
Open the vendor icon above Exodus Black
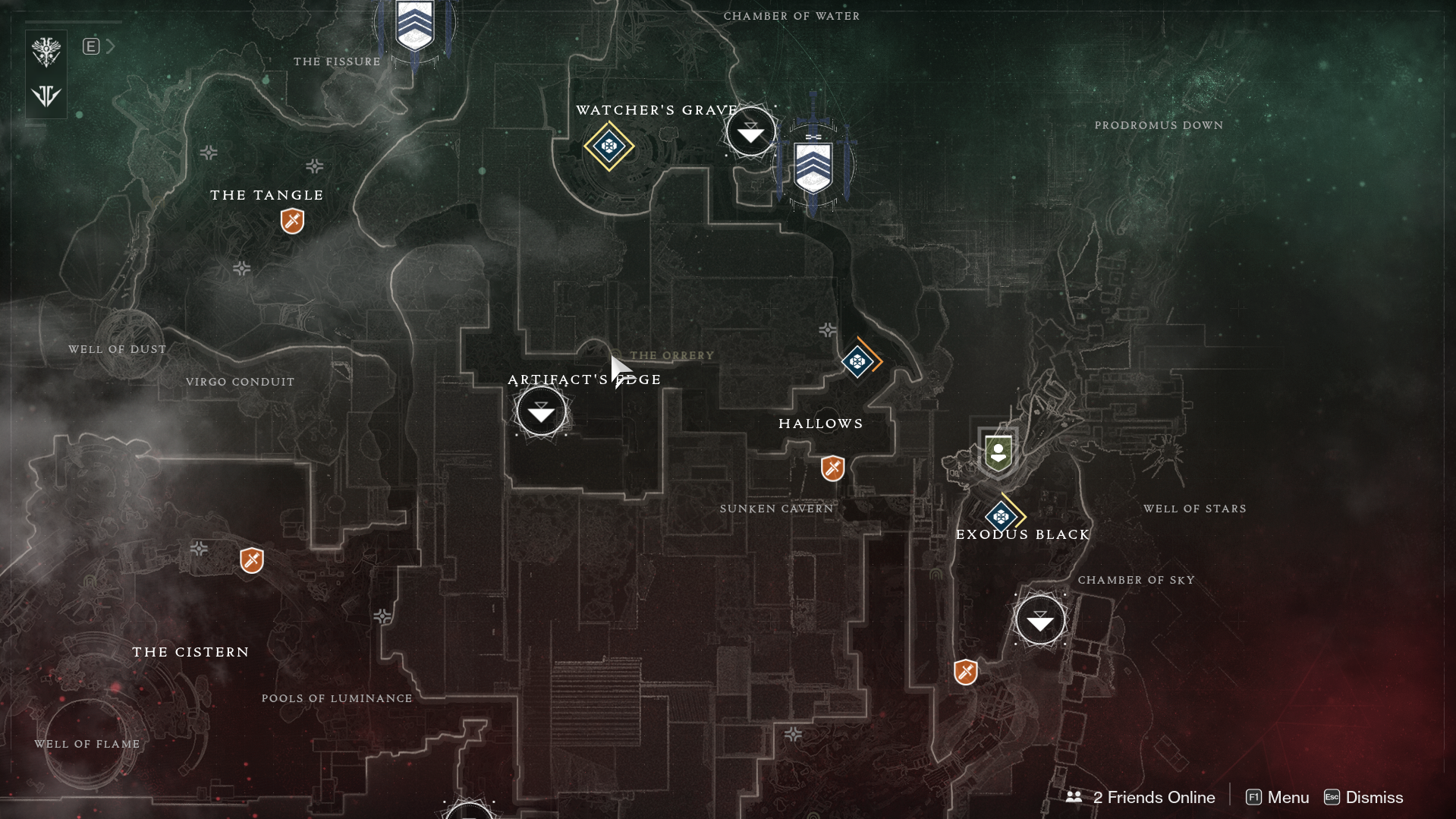(998, 453)
